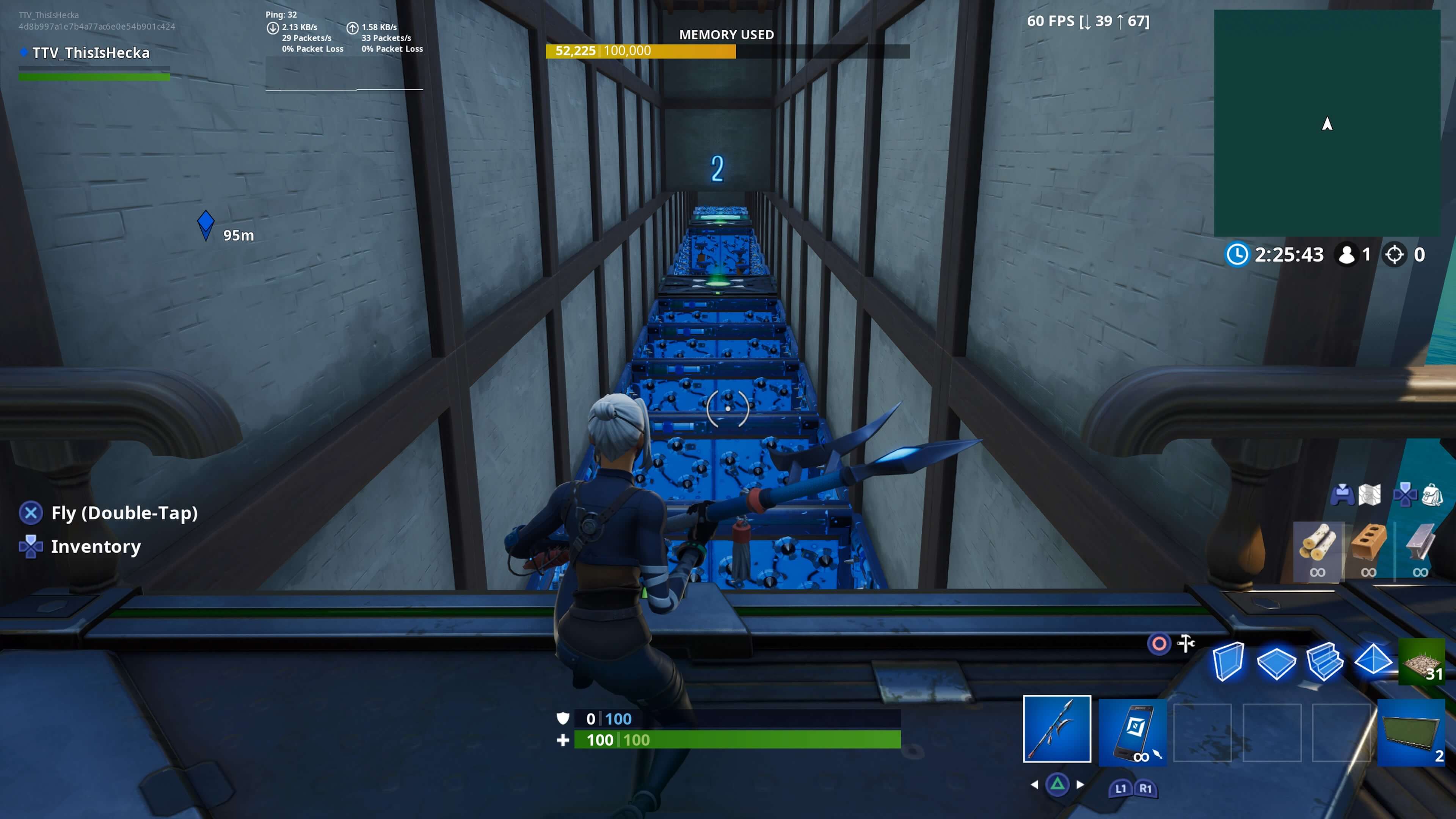Click the backpack inventory icon
Screen dimensions: 1456x819
1433,496
